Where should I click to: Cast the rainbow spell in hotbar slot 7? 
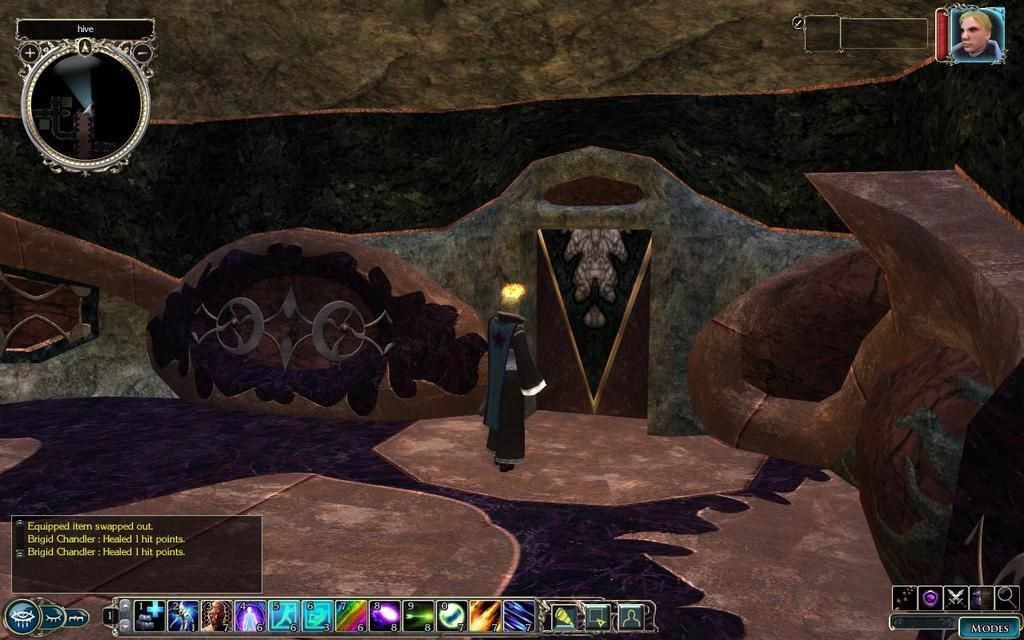pos(351,614)
